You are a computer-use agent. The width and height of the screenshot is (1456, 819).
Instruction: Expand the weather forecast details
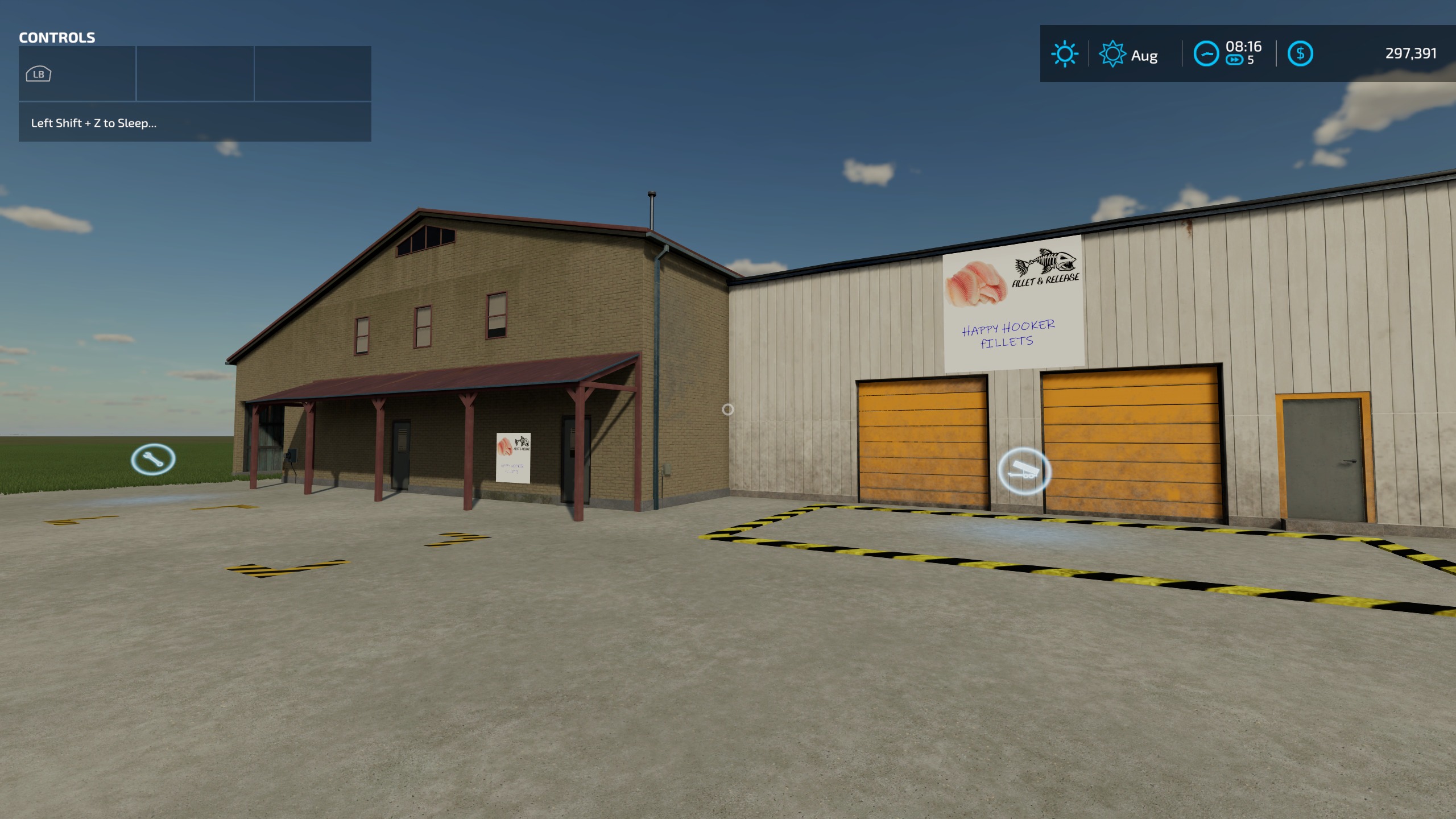tap(1065, 54)
